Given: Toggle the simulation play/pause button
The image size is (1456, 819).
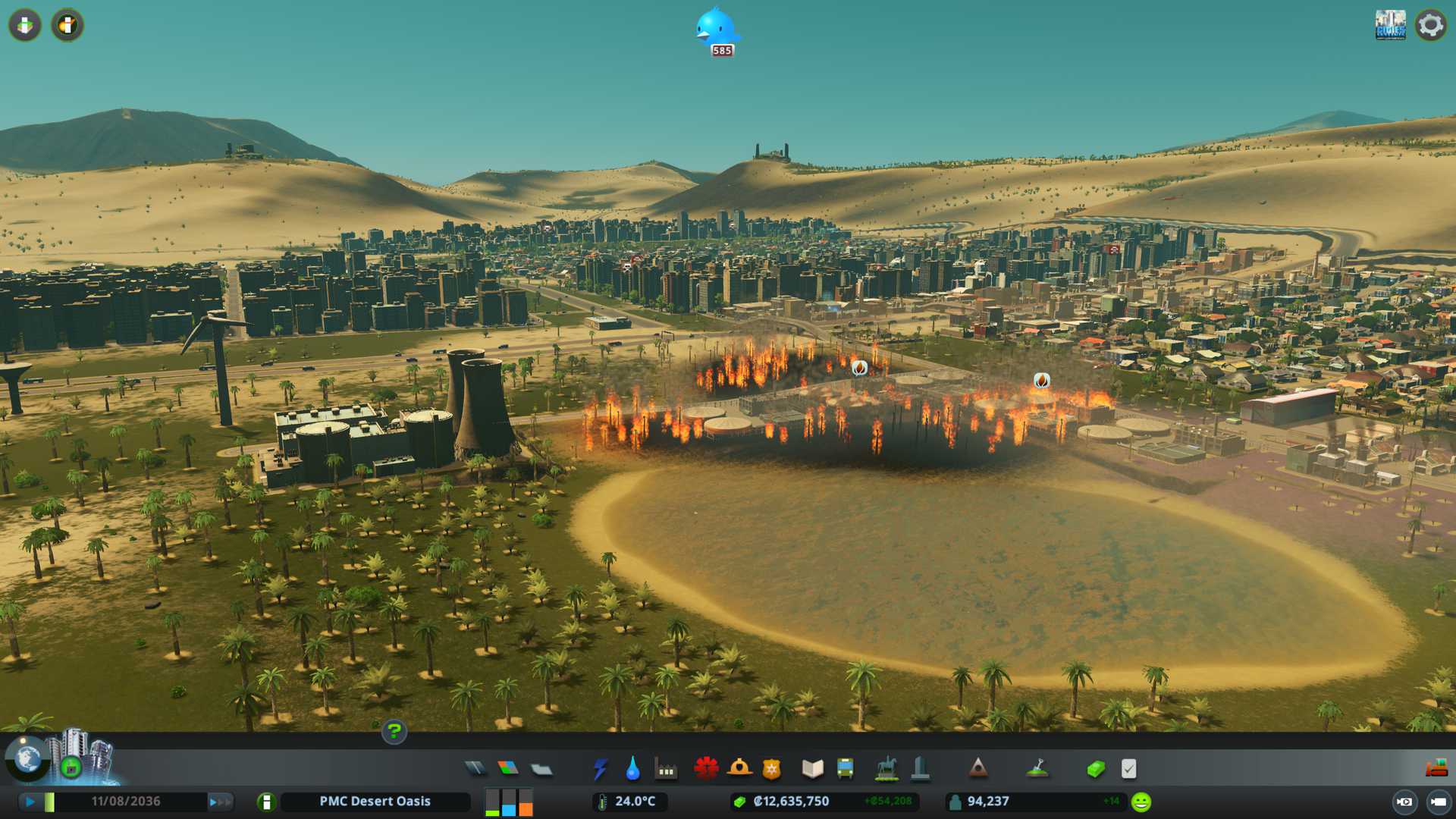Looking at the screenshot, I should pyautogui.click(x=30, y=802).
